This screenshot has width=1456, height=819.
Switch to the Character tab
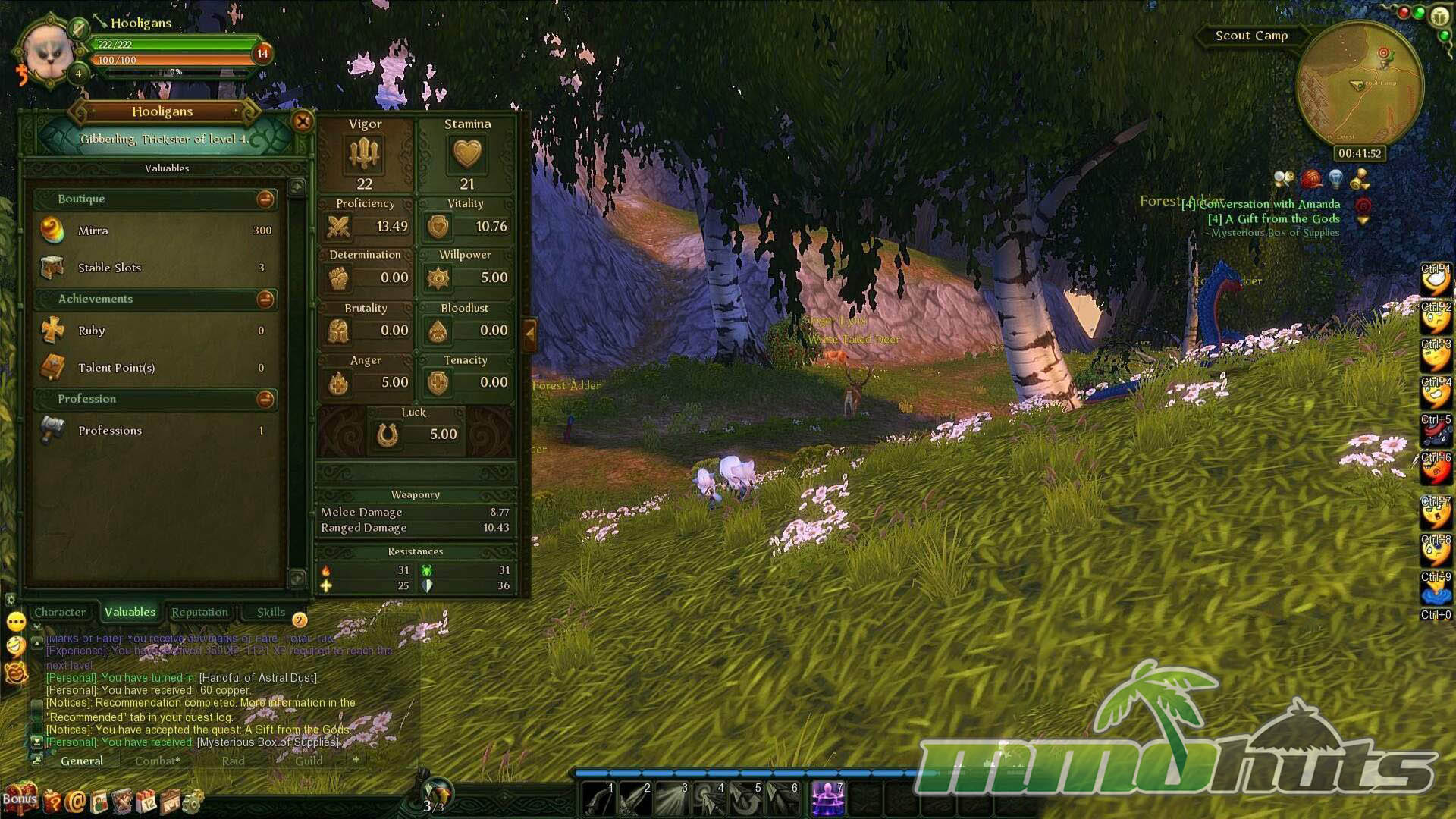(x=60, y=612)
